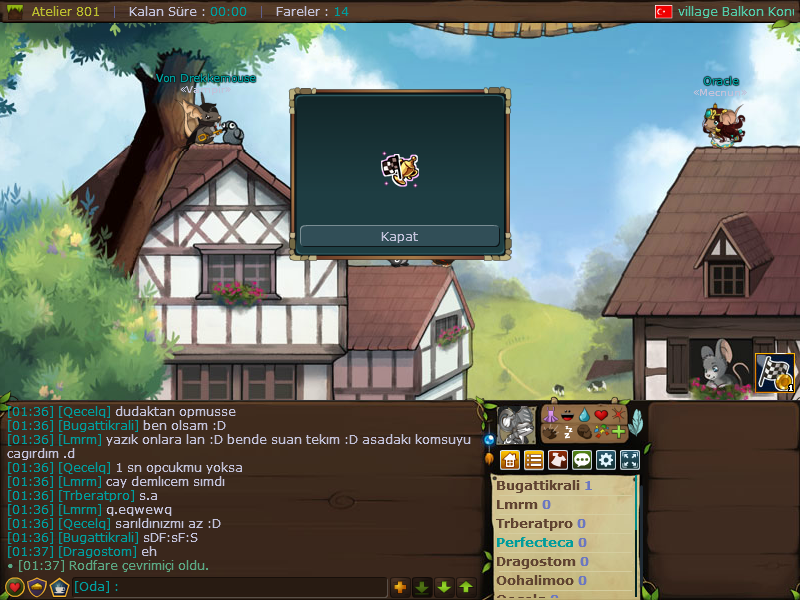Screen dimensions: 800x600
Task: Open the green speech bubble chat button
Action: click(x=582, y=460)
